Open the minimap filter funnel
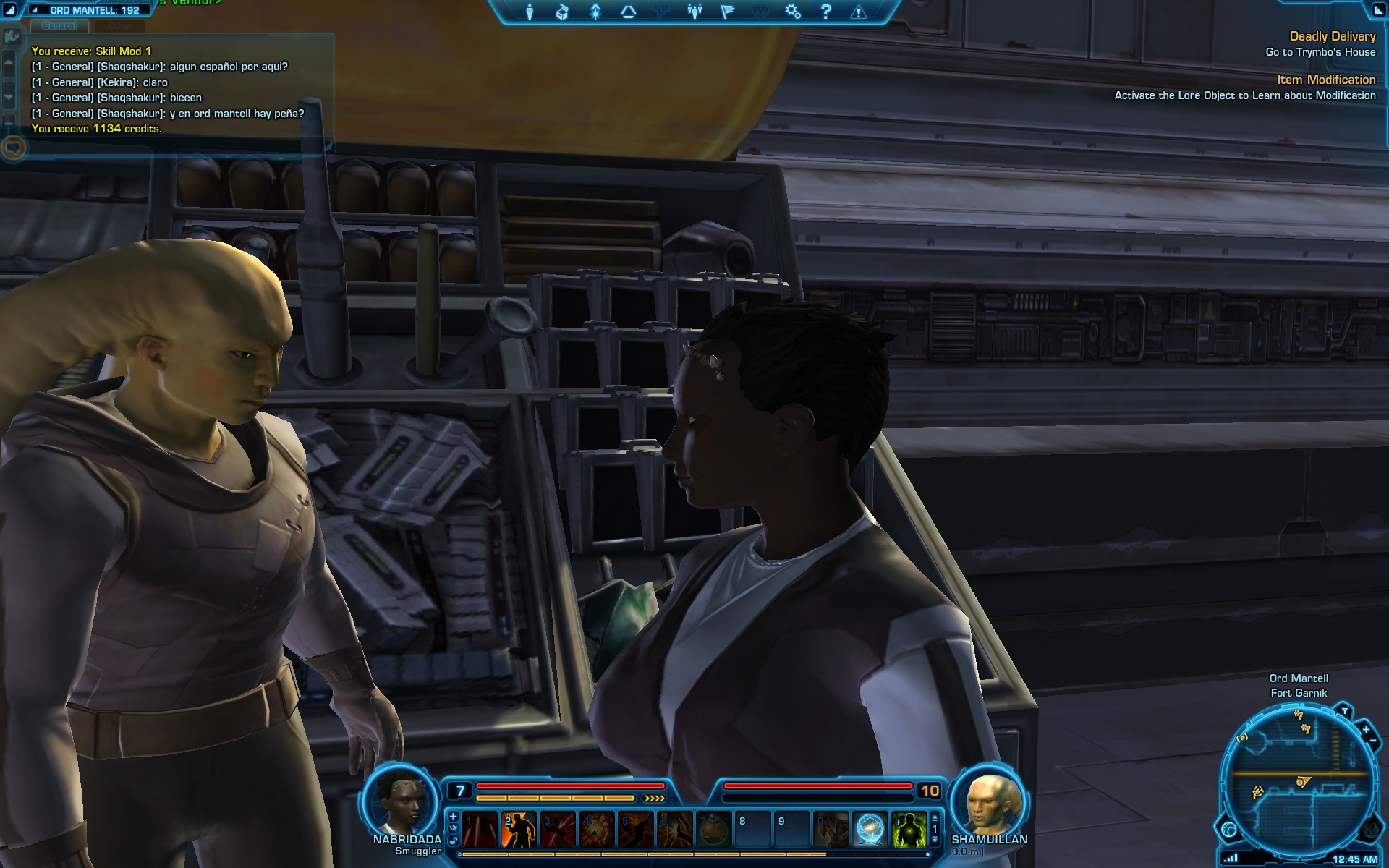 (x=1344, y=711)
